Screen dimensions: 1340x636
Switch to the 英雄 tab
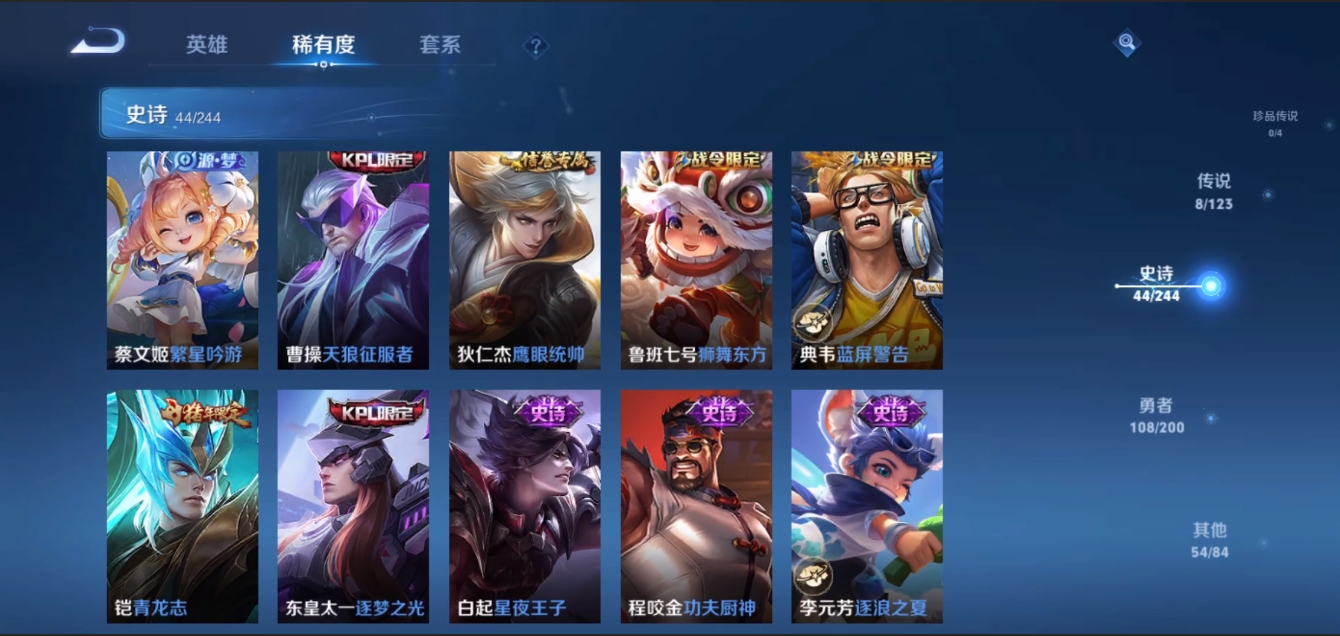point(207,45)
